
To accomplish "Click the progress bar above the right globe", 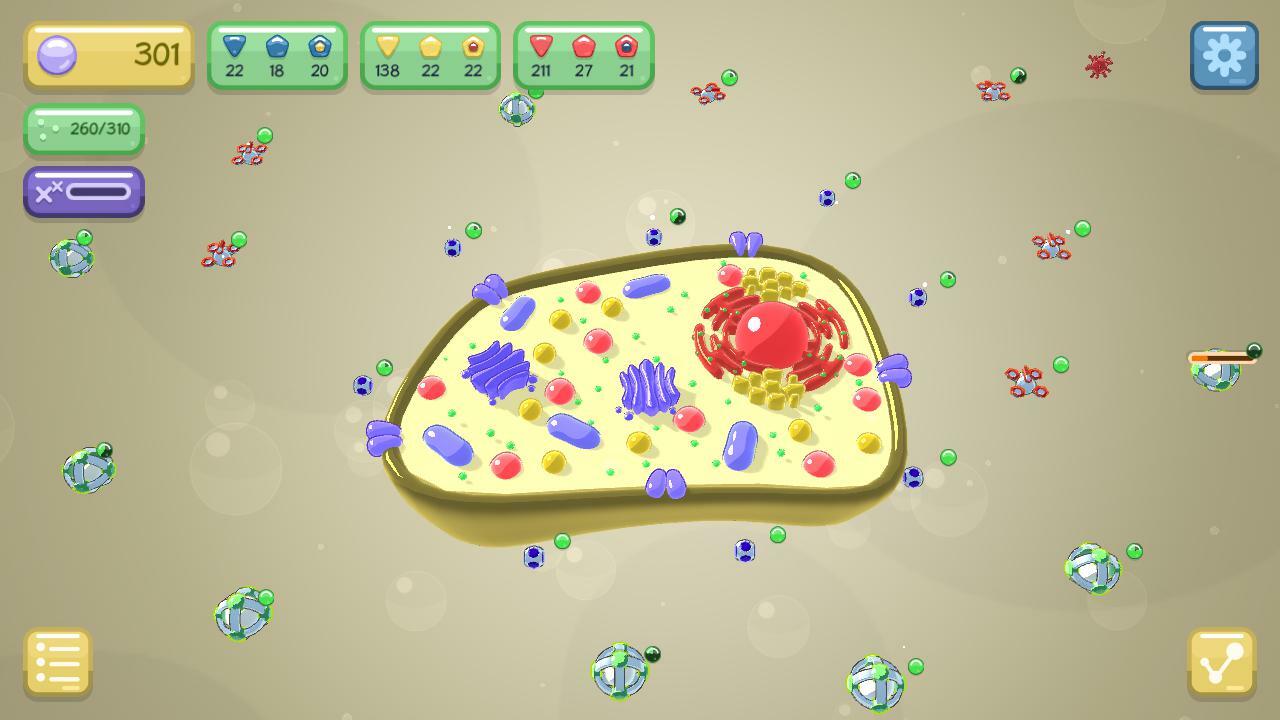I will pyautogui.click(x=1221, y=355).
